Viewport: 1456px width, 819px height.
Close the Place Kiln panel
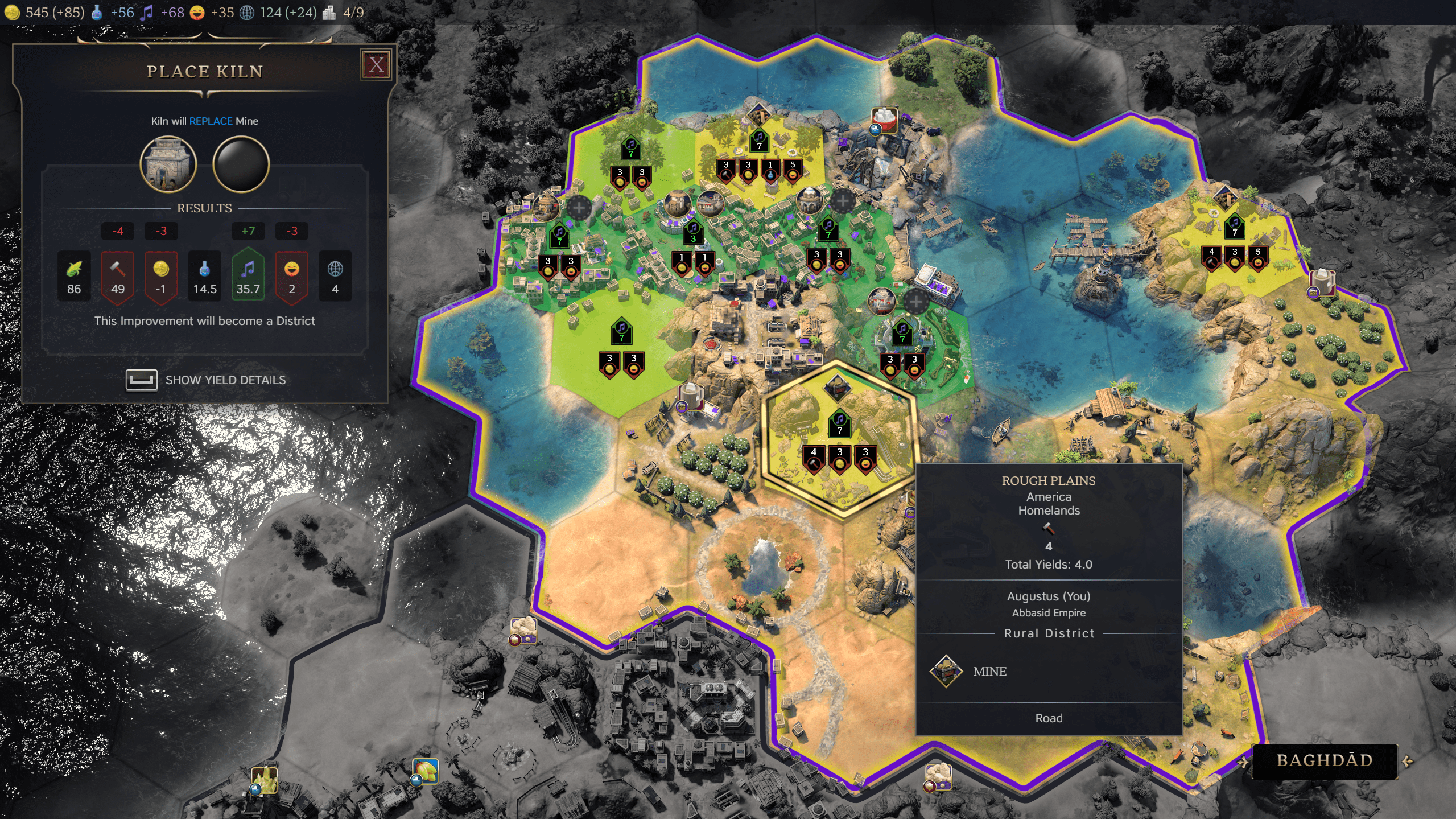click(376, 65)
